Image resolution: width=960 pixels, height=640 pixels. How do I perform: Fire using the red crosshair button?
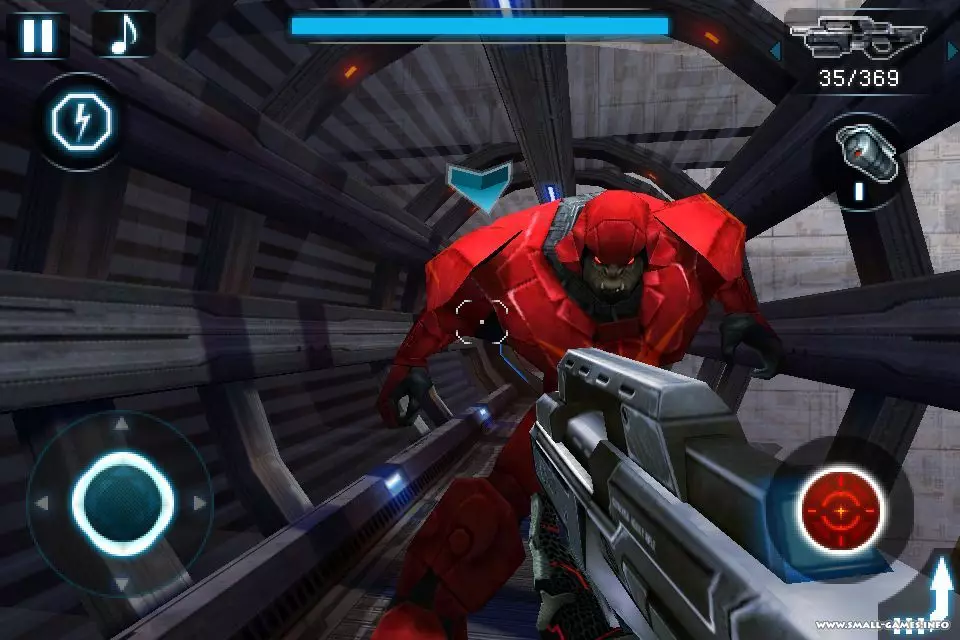pos(841,511)
